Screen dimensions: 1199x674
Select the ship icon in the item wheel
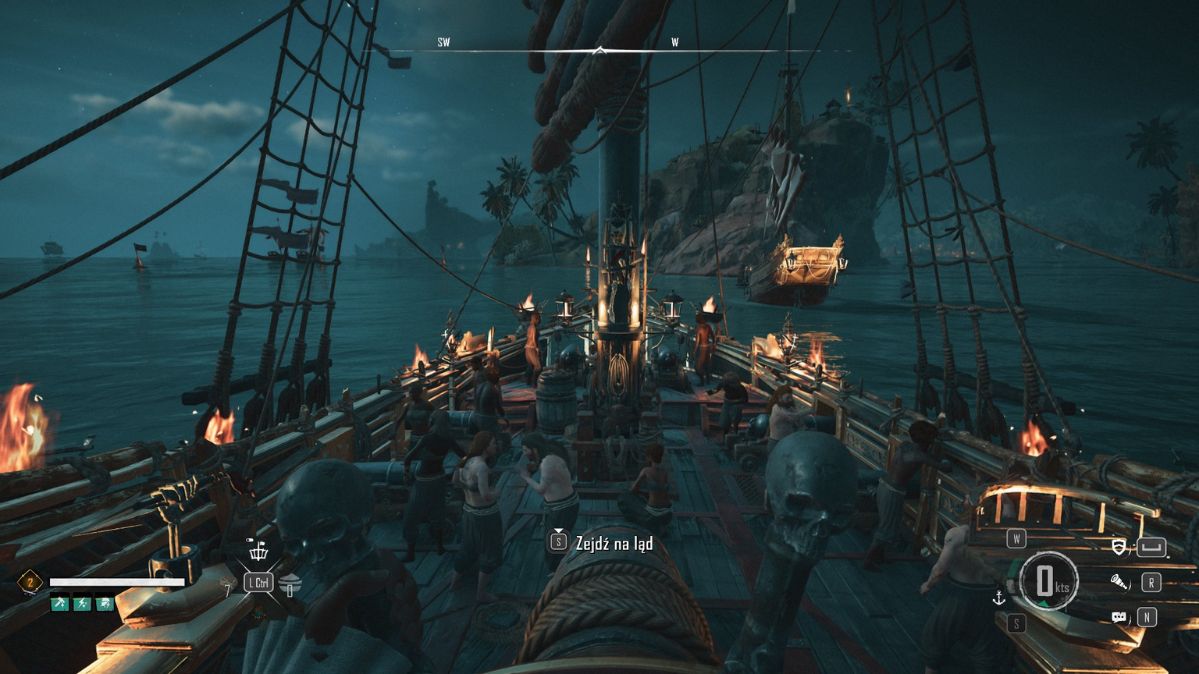pos(258,553)
